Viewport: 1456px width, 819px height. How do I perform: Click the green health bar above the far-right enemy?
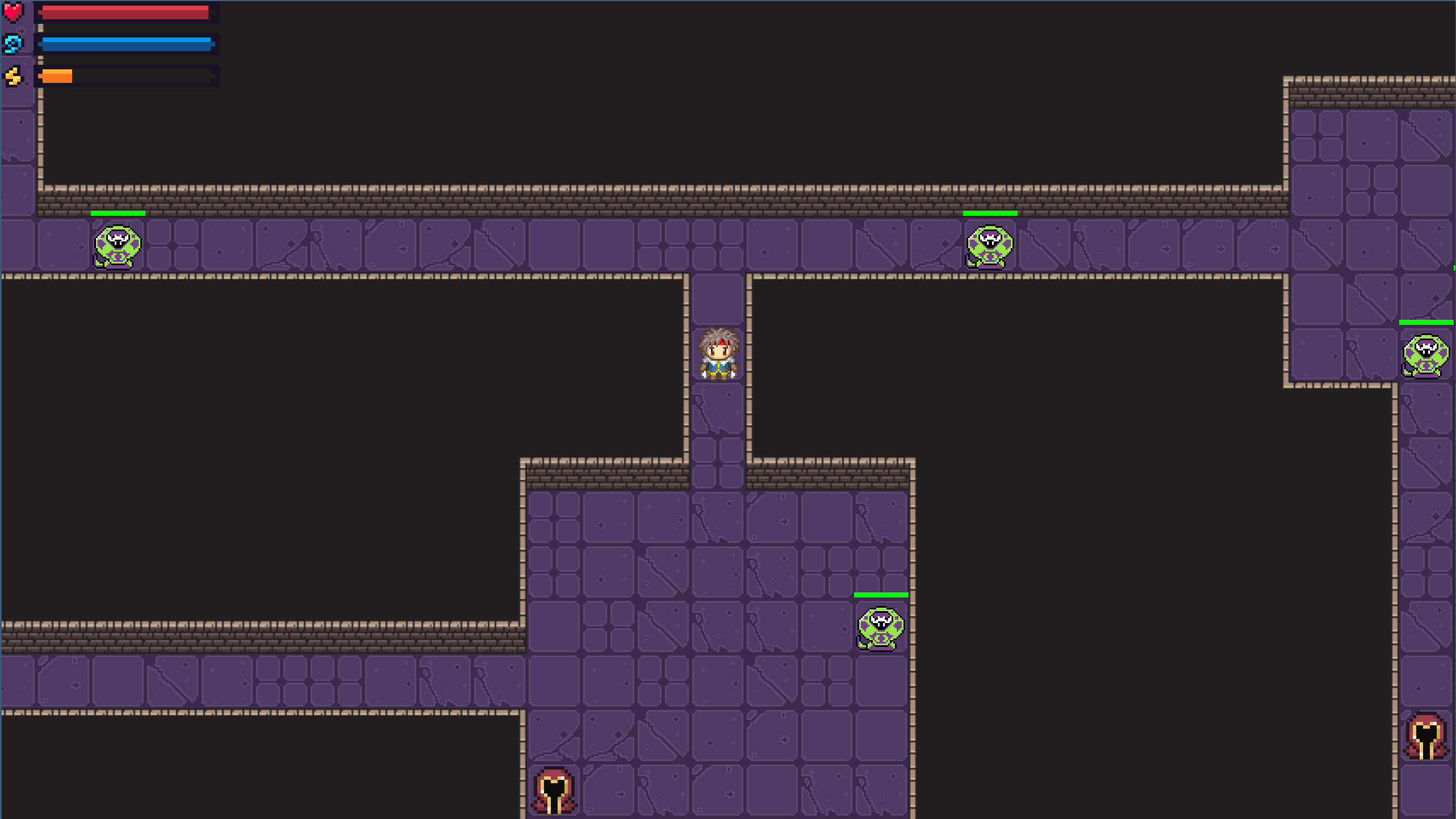[x=1427, y=323]
